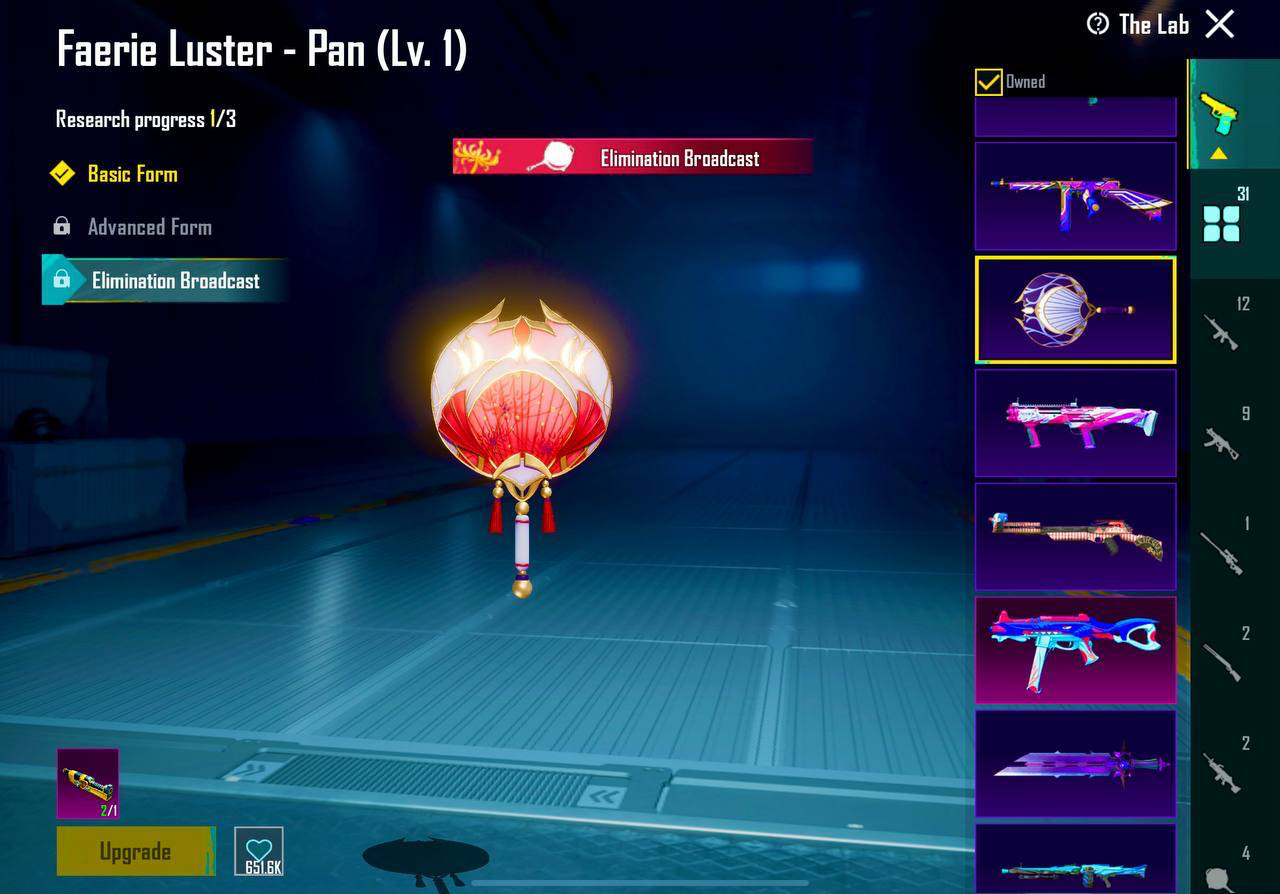The image size is (1280, 894).
Task: Toggle the Owned checkbox filter
Action: click(x=988, y=82)
